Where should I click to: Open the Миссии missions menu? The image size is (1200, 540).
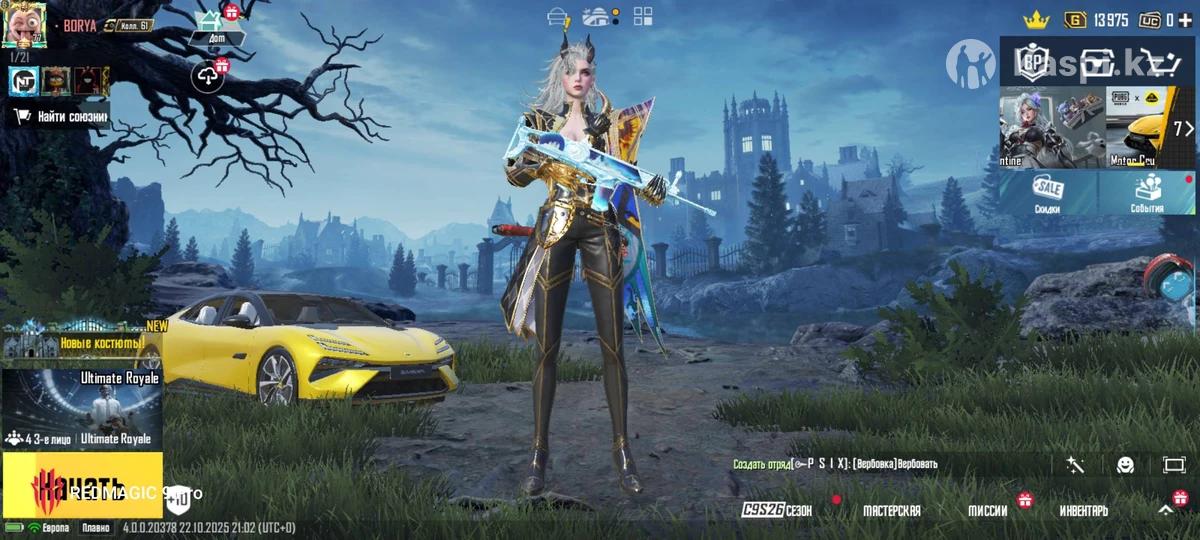[x=987, y=510]
